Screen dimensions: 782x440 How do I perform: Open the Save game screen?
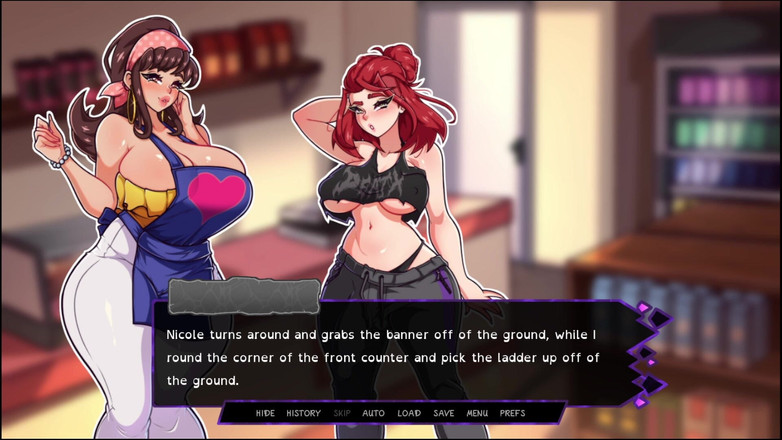coord(444,413)
